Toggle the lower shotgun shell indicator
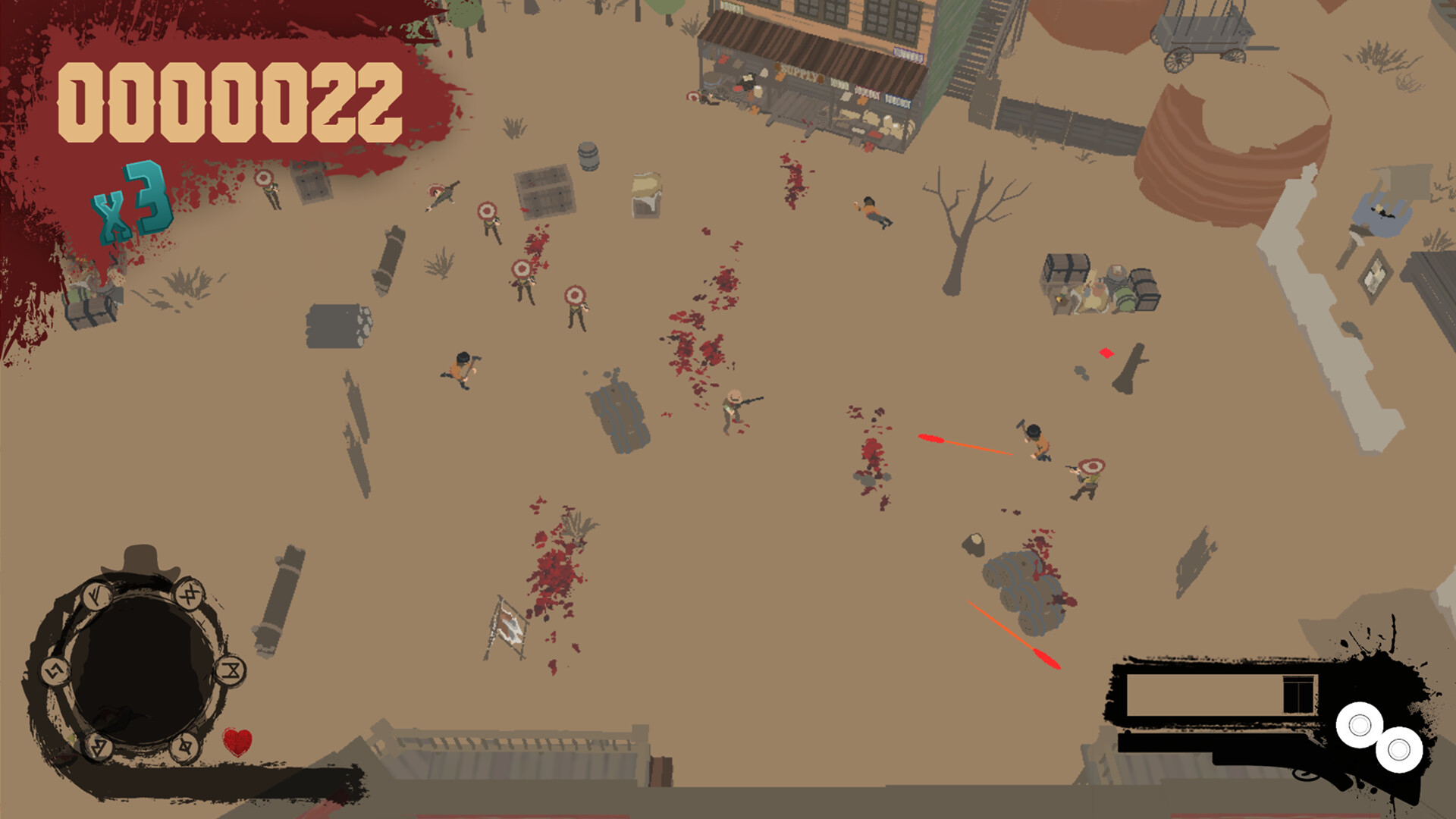 1398,751
